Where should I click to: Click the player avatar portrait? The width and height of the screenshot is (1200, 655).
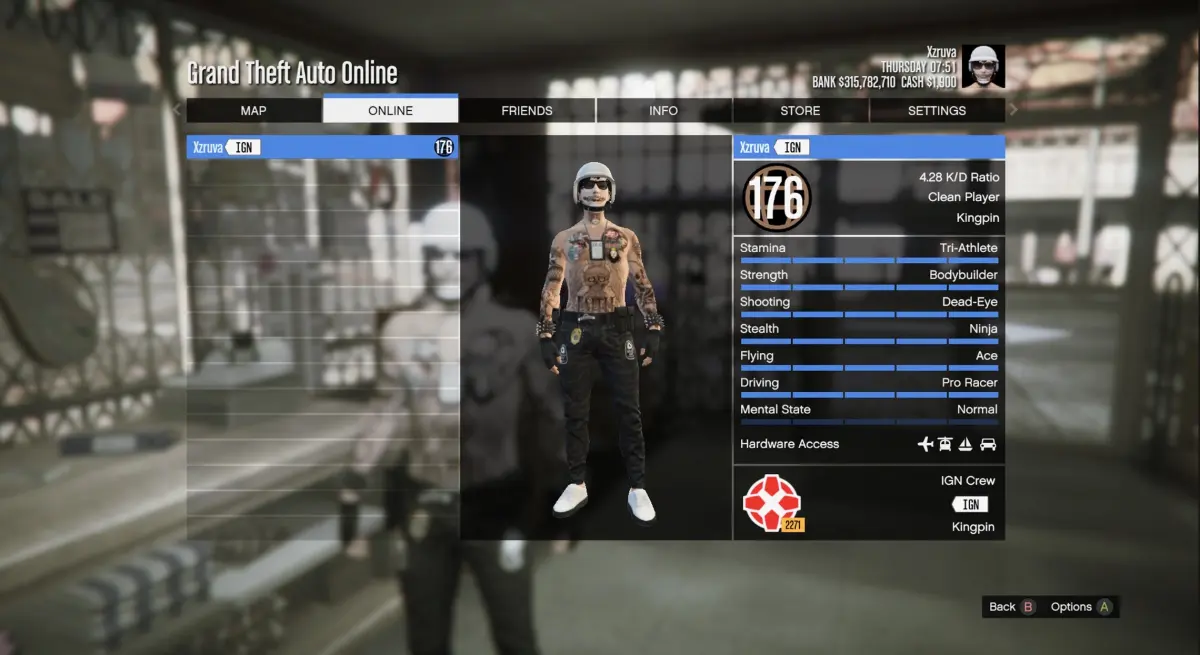[x=986, y=66]
